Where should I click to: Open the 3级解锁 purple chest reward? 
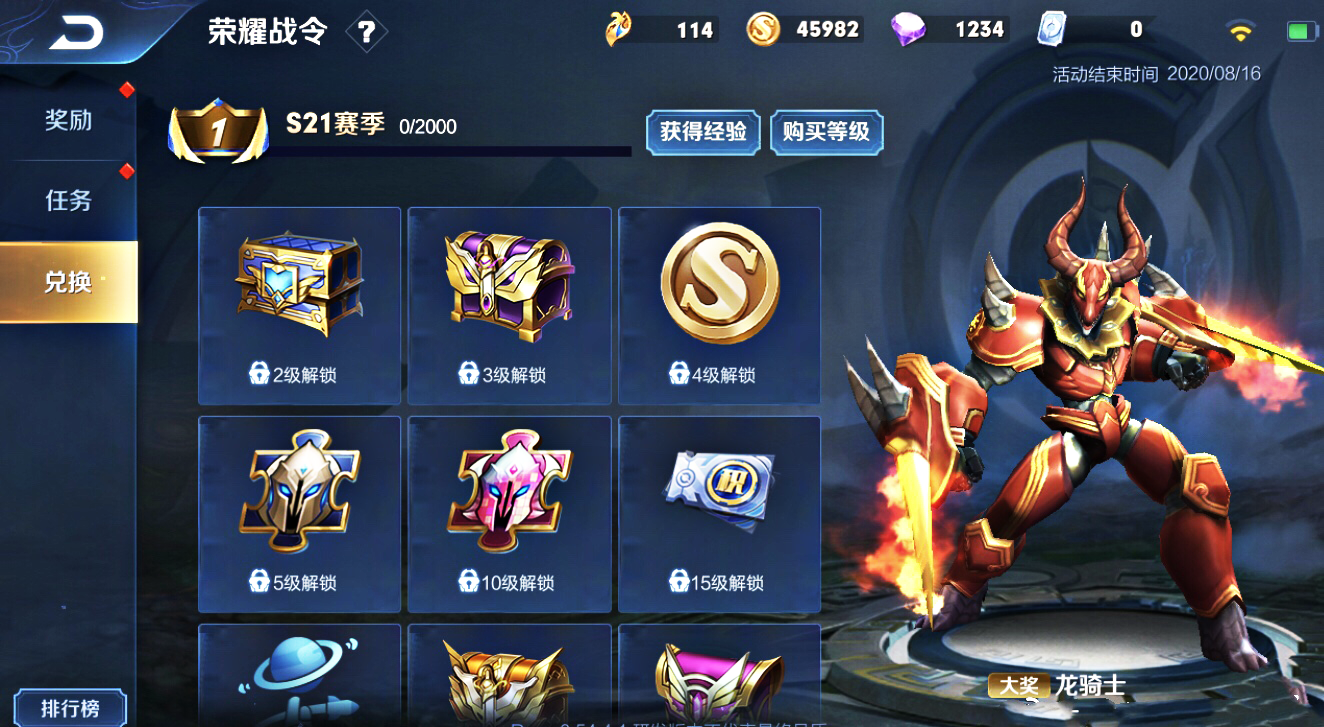(x=509, y=283)
